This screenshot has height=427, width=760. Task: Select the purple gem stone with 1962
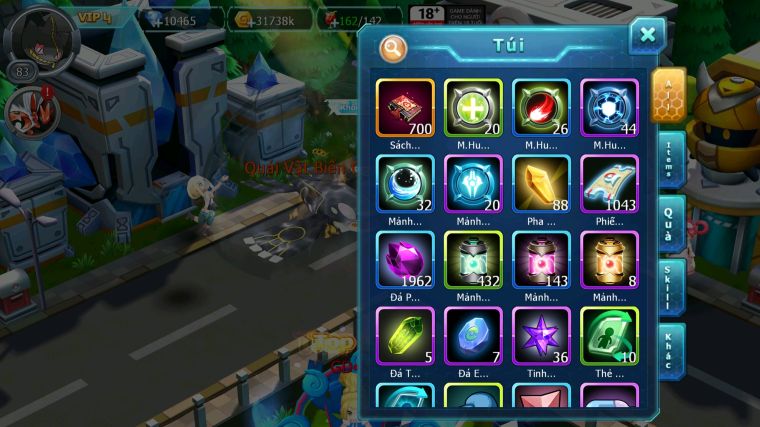405,260
